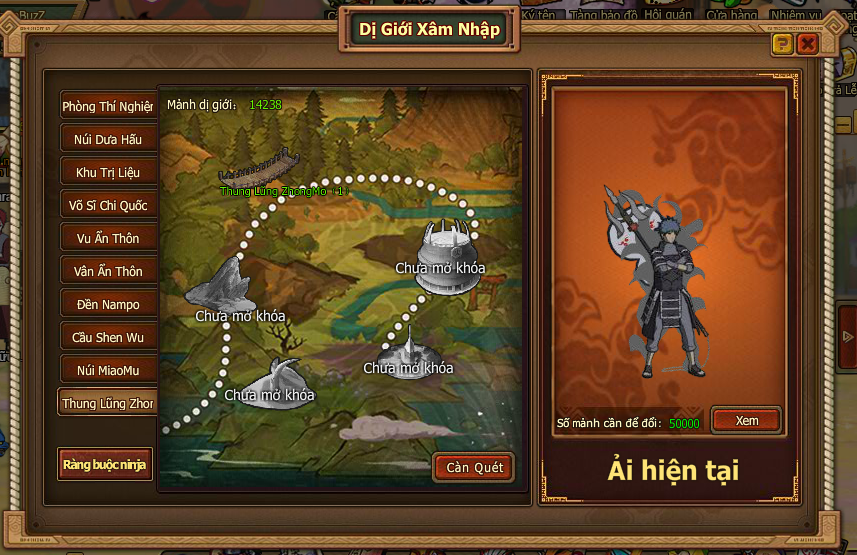
Task: Open the Ràng buộc ninja button
Action: [105, 464]
